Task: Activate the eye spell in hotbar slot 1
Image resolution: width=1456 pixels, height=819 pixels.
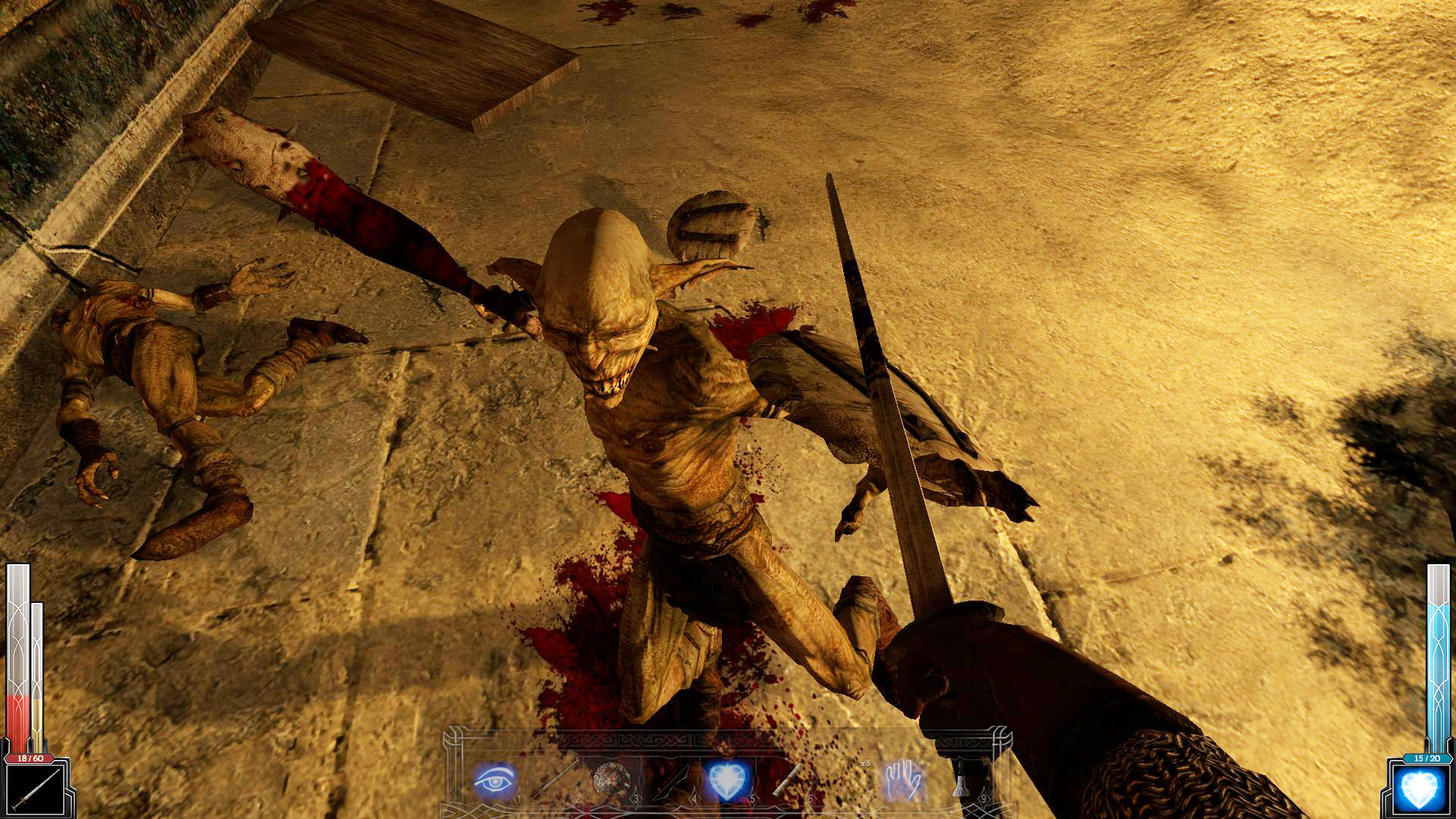Action: tap(494, 780)
